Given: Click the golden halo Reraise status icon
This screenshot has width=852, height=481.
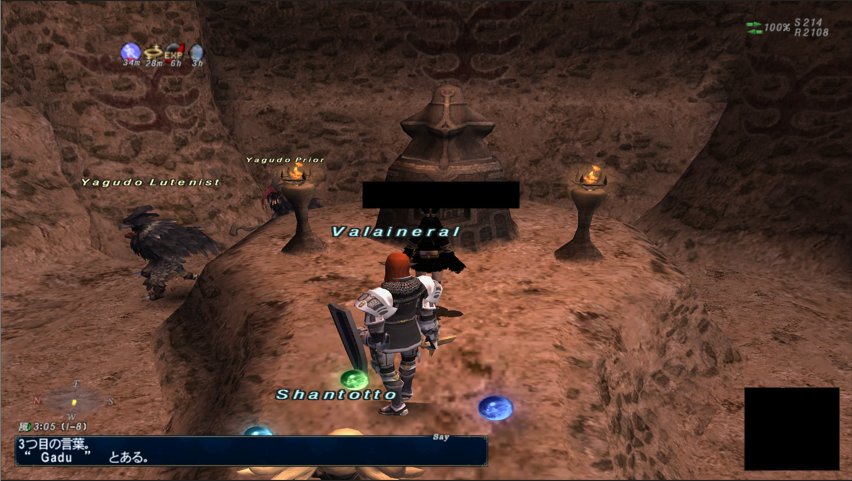Looking at the screenshot, I should [x=153, y=52].
